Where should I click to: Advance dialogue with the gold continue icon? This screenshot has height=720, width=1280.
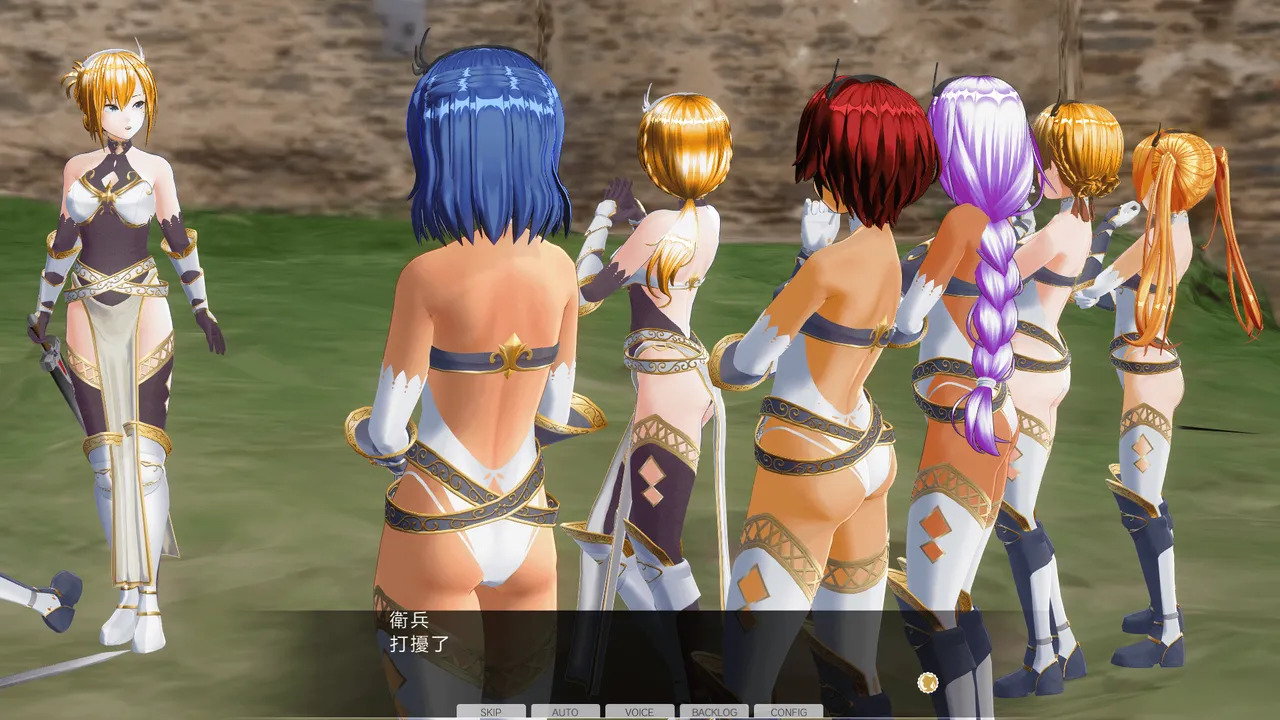pos(928,682)
